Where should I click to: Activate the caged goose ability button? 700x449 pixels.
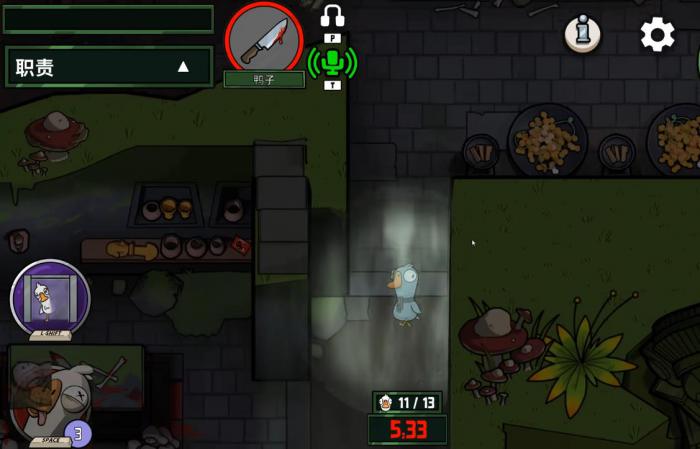pos(50,297)
